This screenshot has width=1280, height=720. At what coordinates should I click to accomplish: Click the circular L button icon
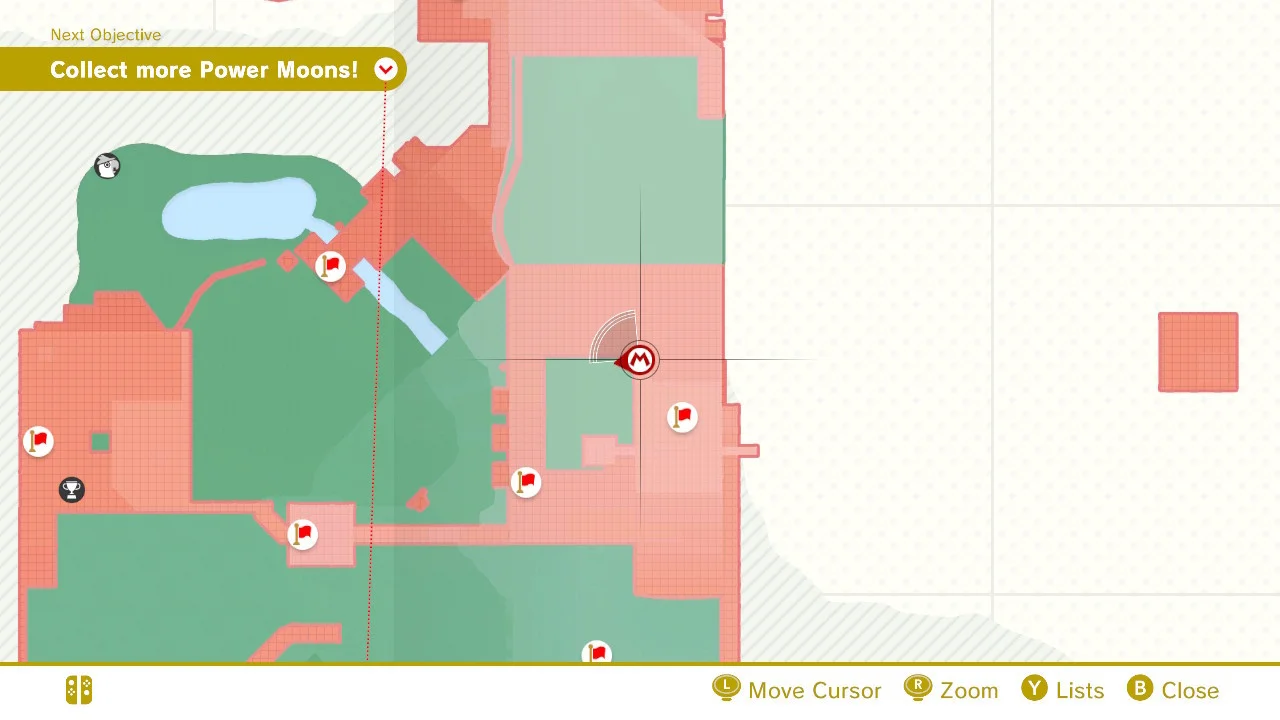(726, 689)
